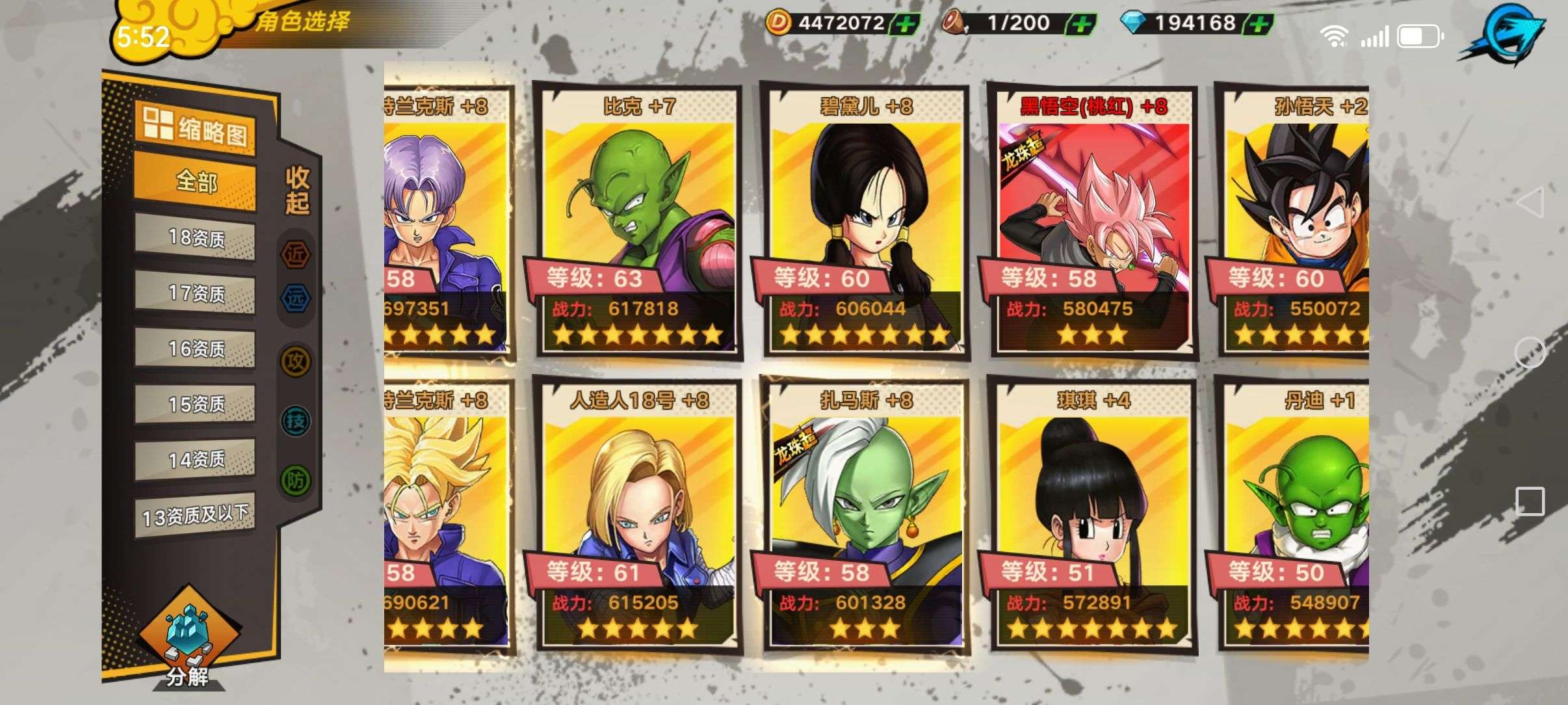Open the 分解 decompose function
Viewport: 1568px width, 705px height.
coord(187,644)
